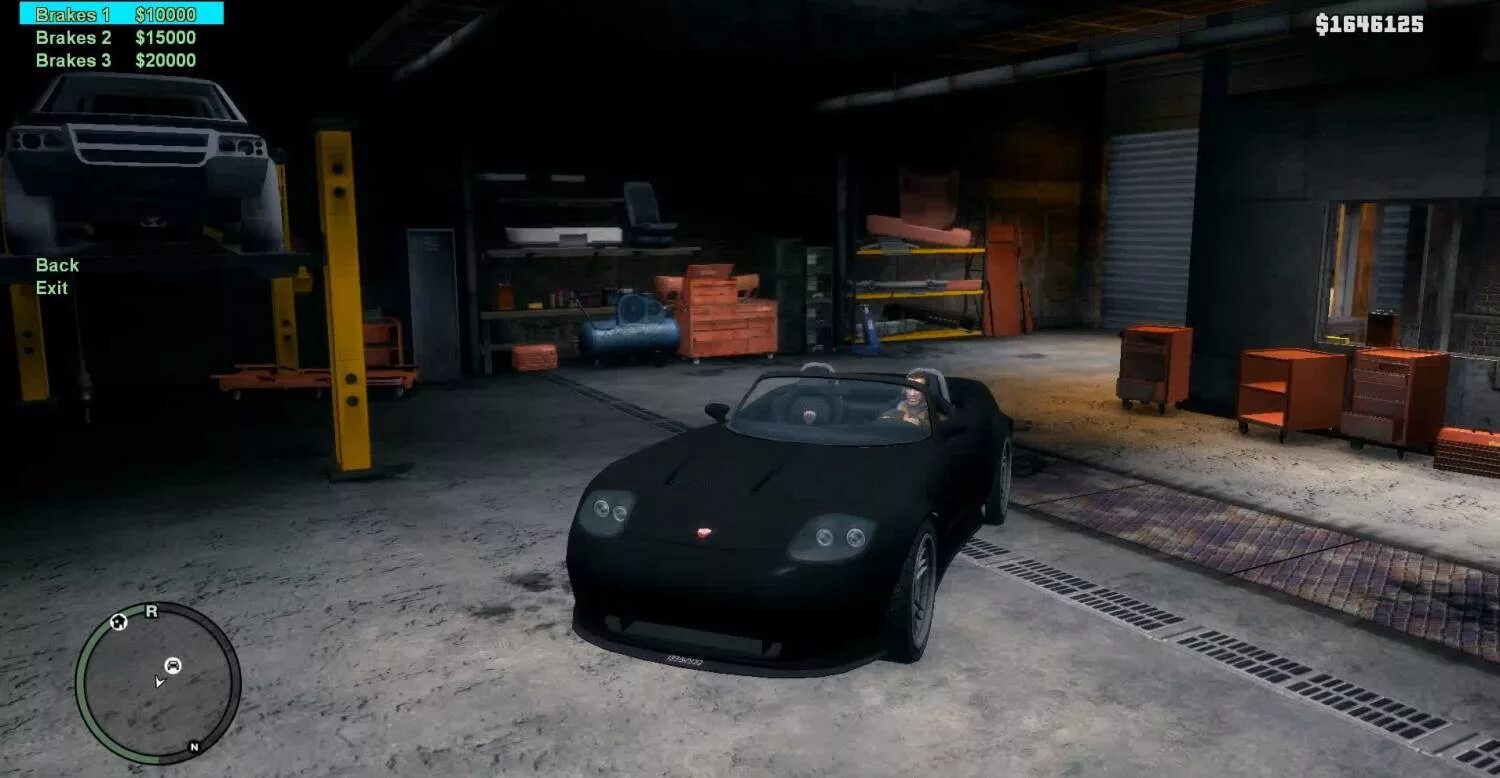1500x778 pixels.
Task: Select the house icon on the minimap
Action: pos(118,622)
